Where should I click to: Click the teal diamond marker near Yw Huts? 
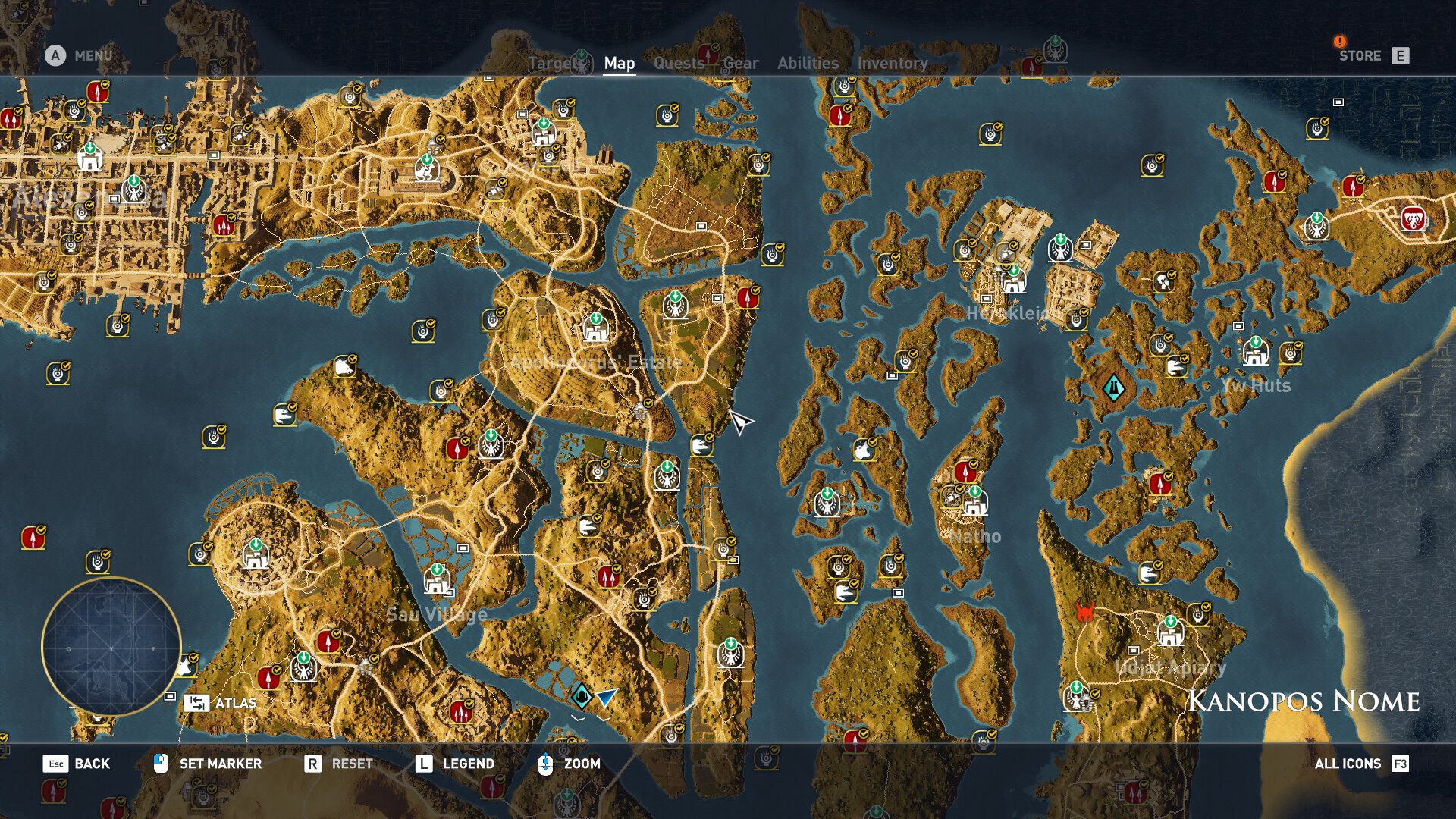[1113, 388]
